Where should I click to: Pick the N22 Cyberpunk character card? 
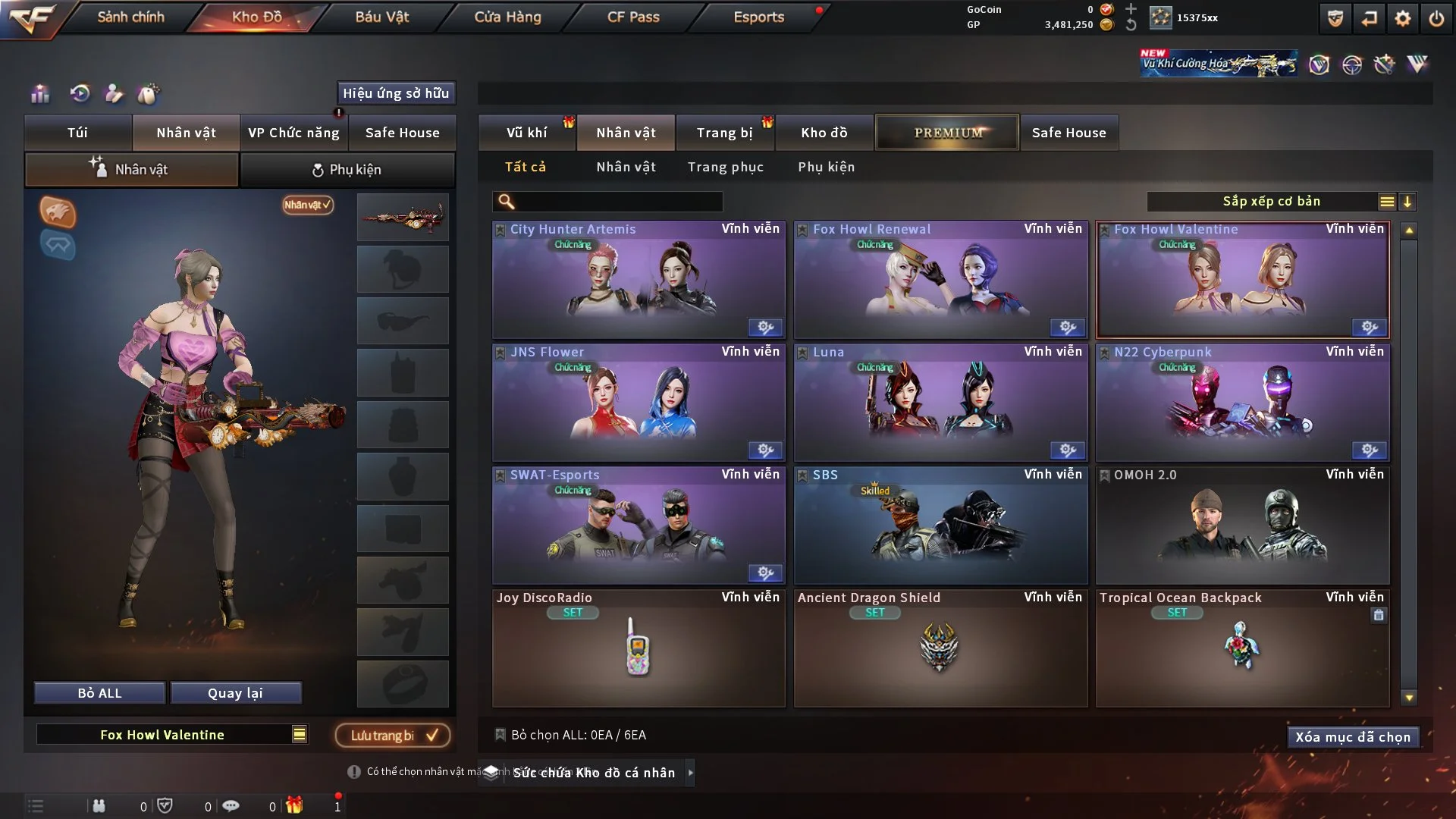[1242, 403]
